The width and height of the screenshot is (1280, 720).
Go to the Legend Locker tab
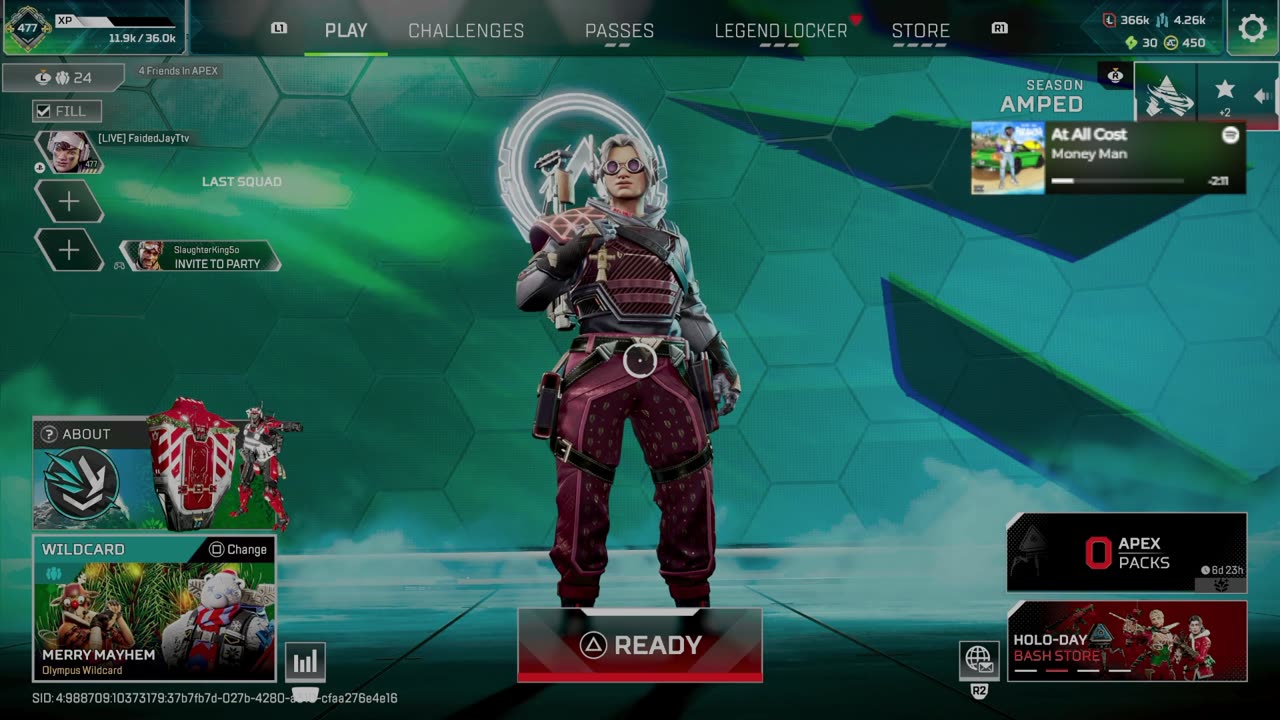(781, 31)
